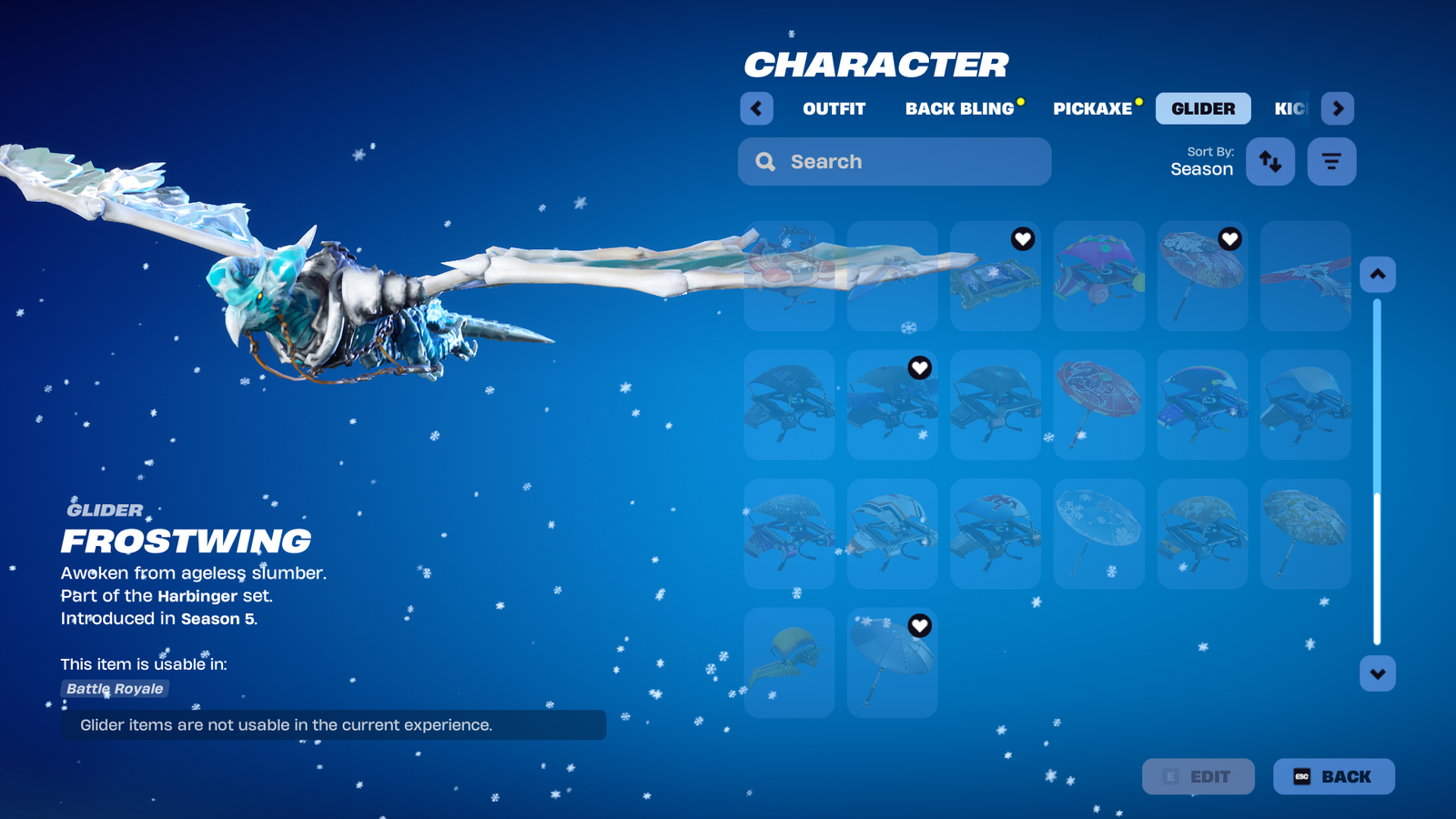Click the greyed-out Edit button

(1198, 776)
